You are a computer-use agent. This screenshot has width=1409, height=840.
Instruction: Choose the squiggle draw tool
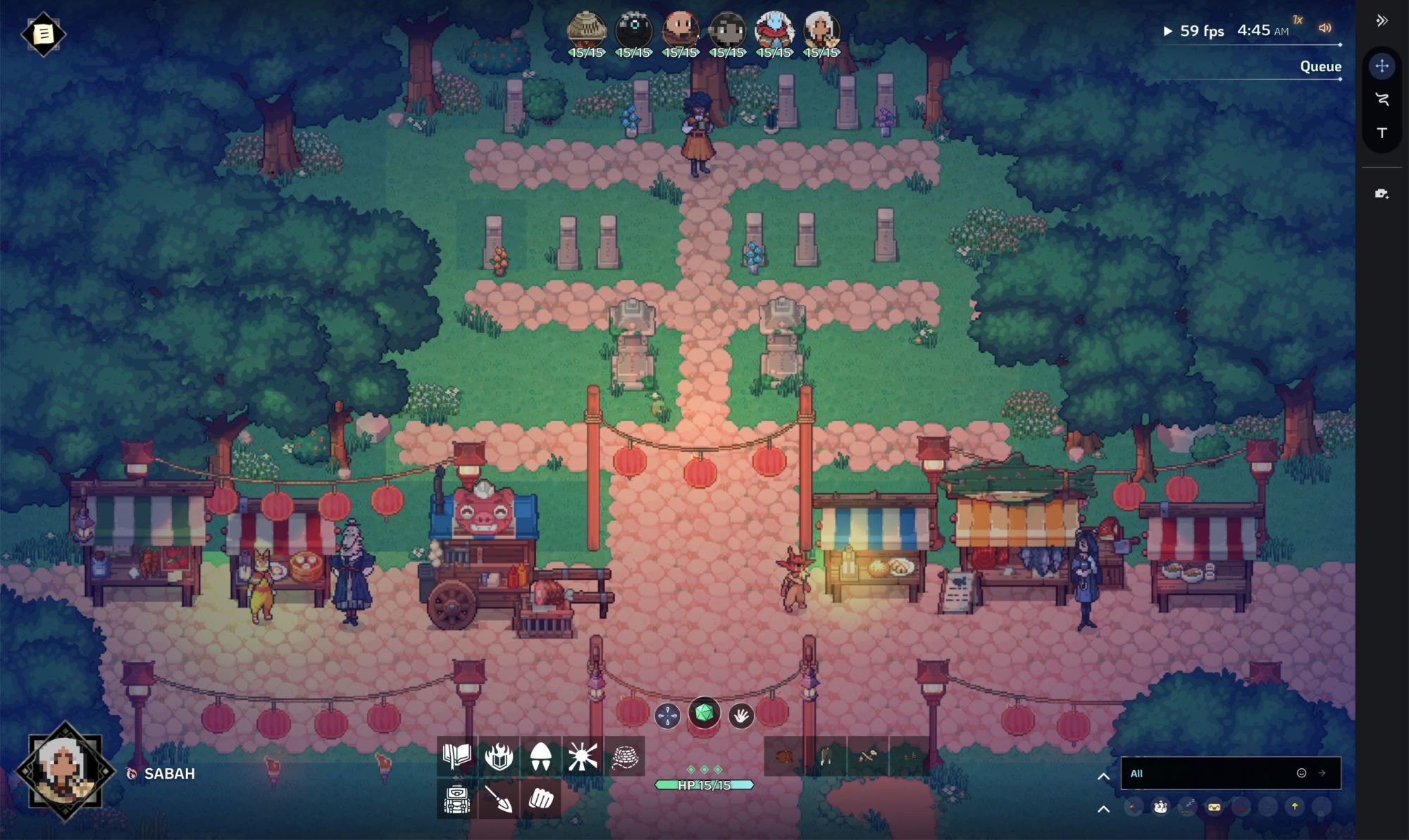click(1382, 99)
